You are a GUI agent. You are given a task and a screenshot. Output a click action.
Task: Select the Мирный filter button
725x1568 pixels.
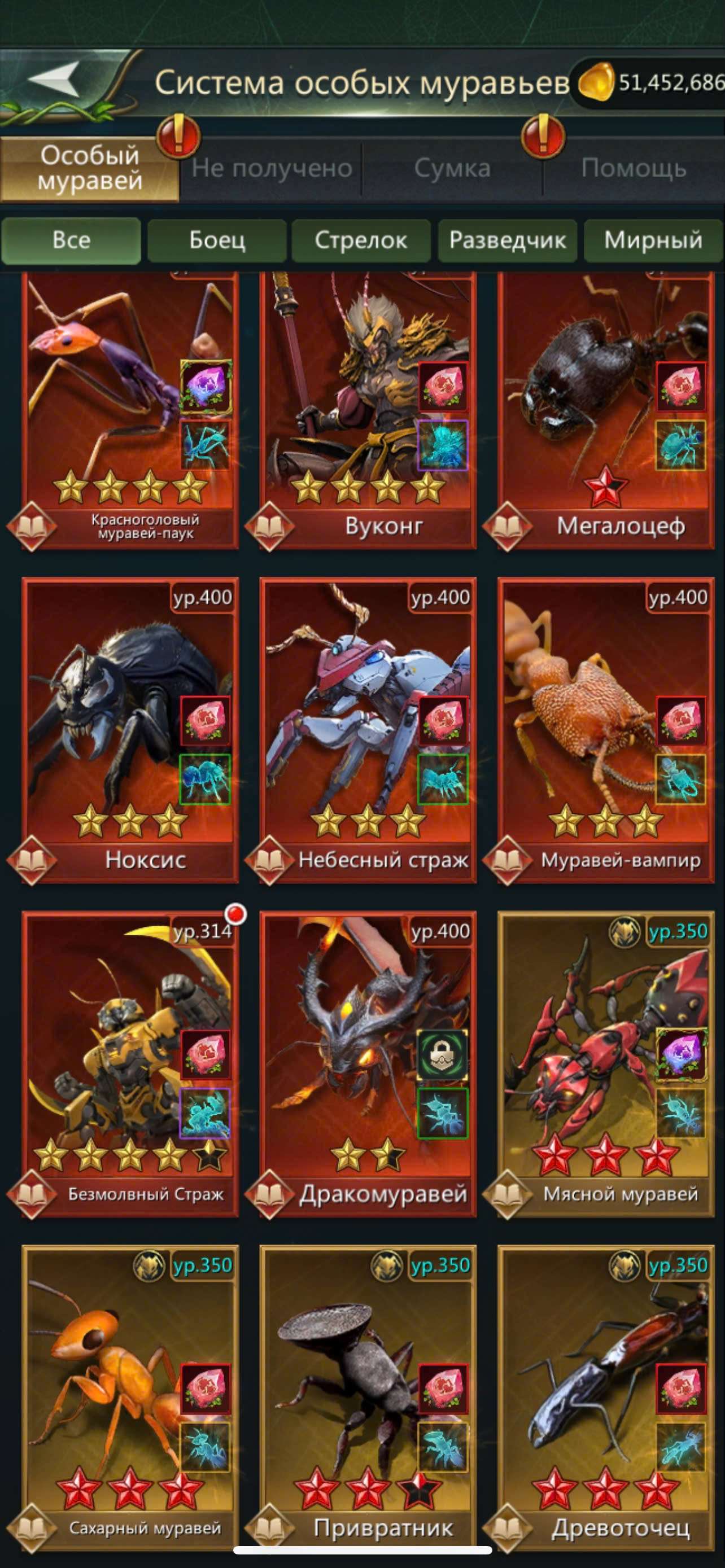[652, 241]
